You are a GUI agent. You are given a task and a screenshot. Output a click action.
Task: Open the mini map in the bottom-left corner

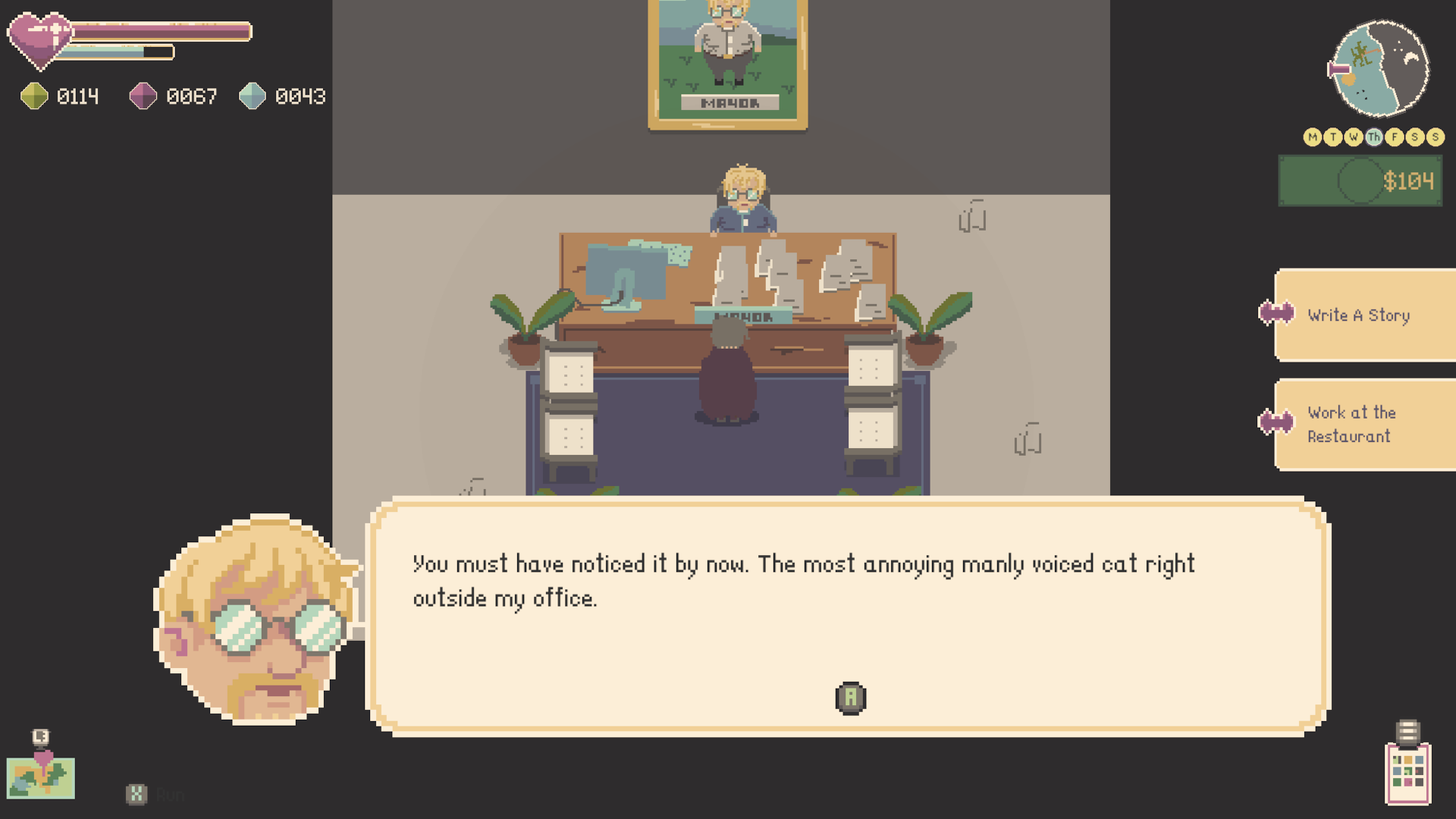pos(42,777)
